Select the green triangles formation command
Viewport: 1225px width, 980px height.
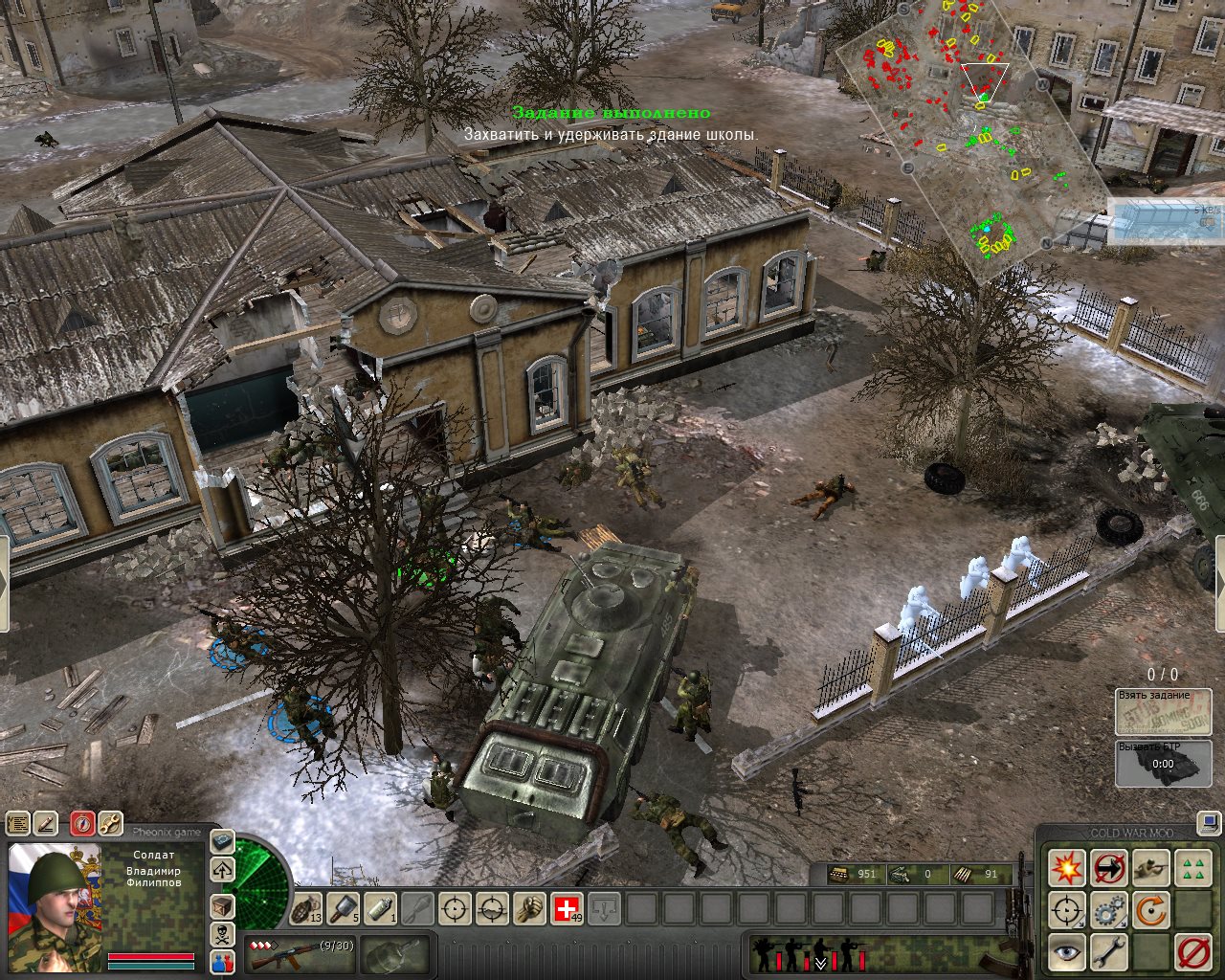tap(1193, 868)
